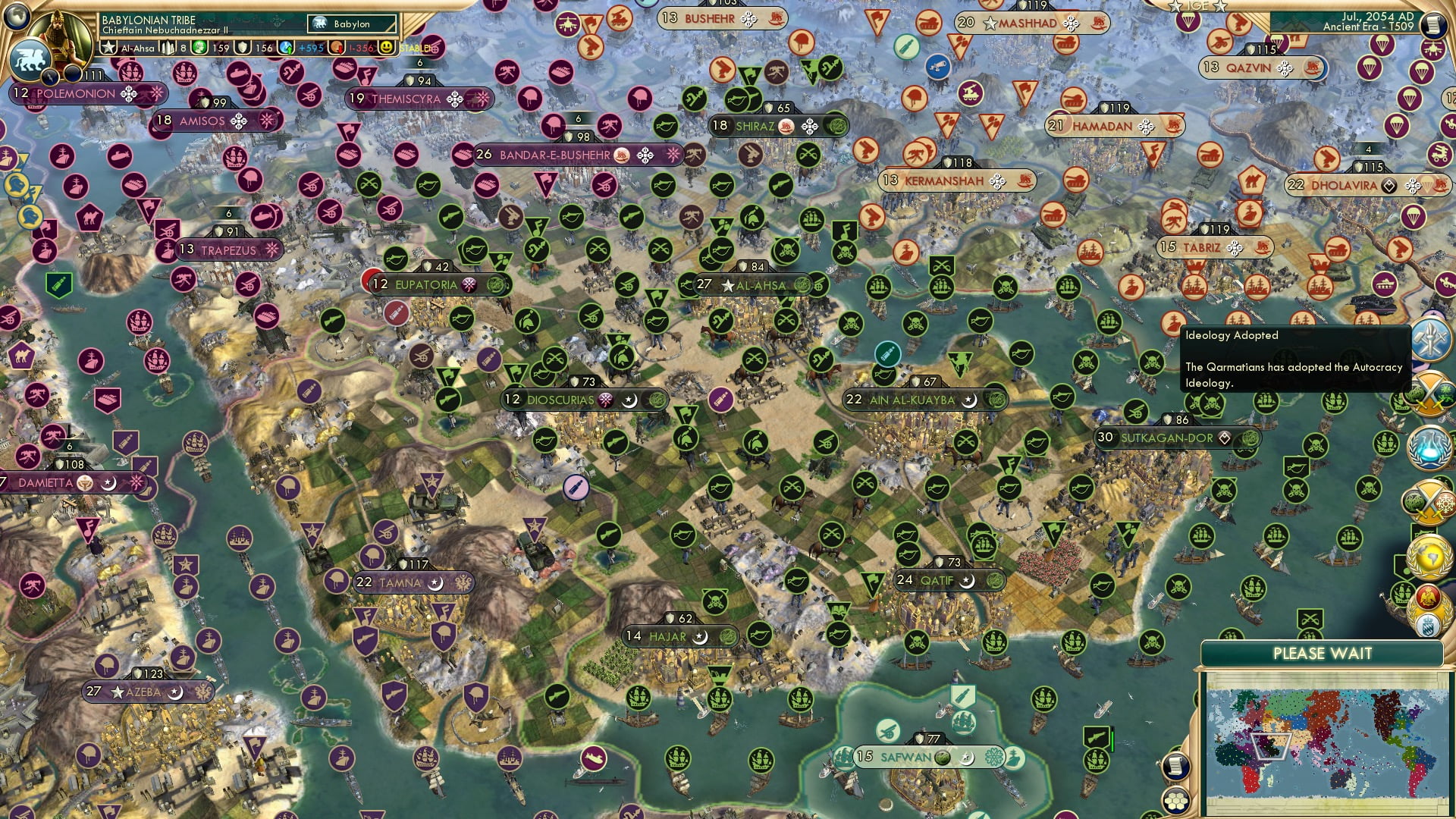Expand the leader portrait of Nebuchadnezzar II
This screenshot has height=819, width=1456.
click(58, 34)
